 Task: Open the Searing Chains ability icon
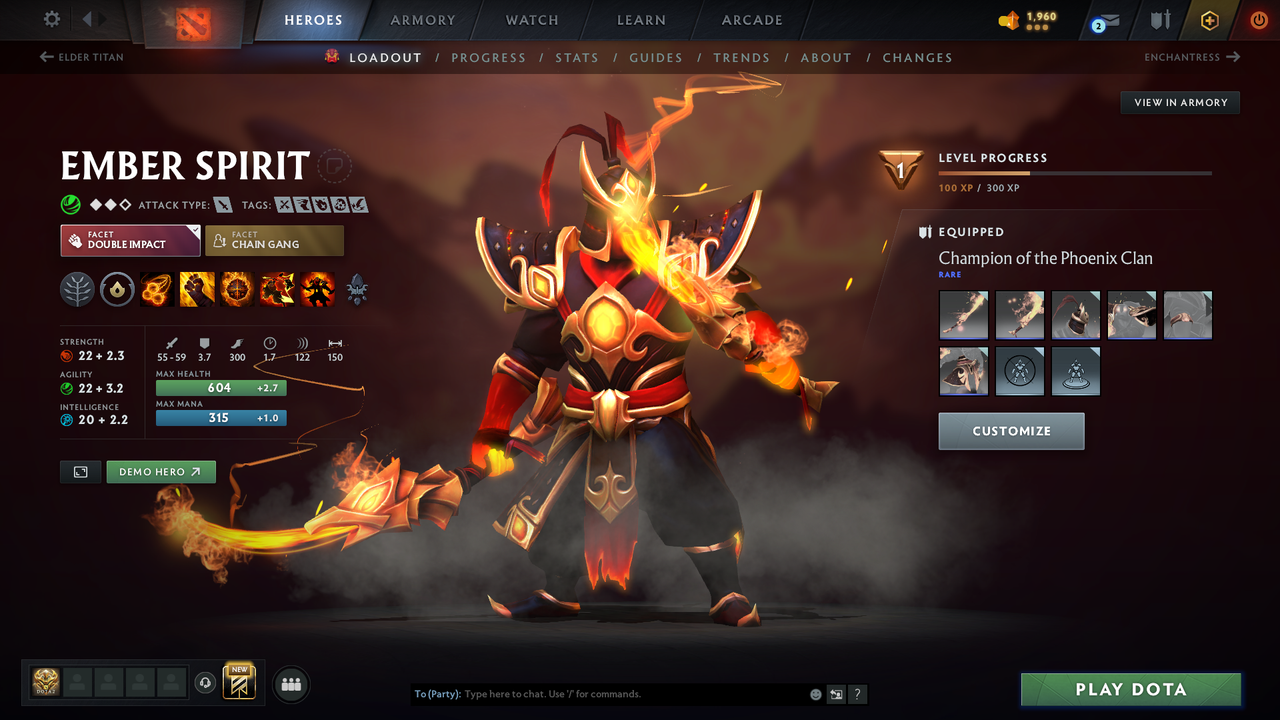coord(156,289)
